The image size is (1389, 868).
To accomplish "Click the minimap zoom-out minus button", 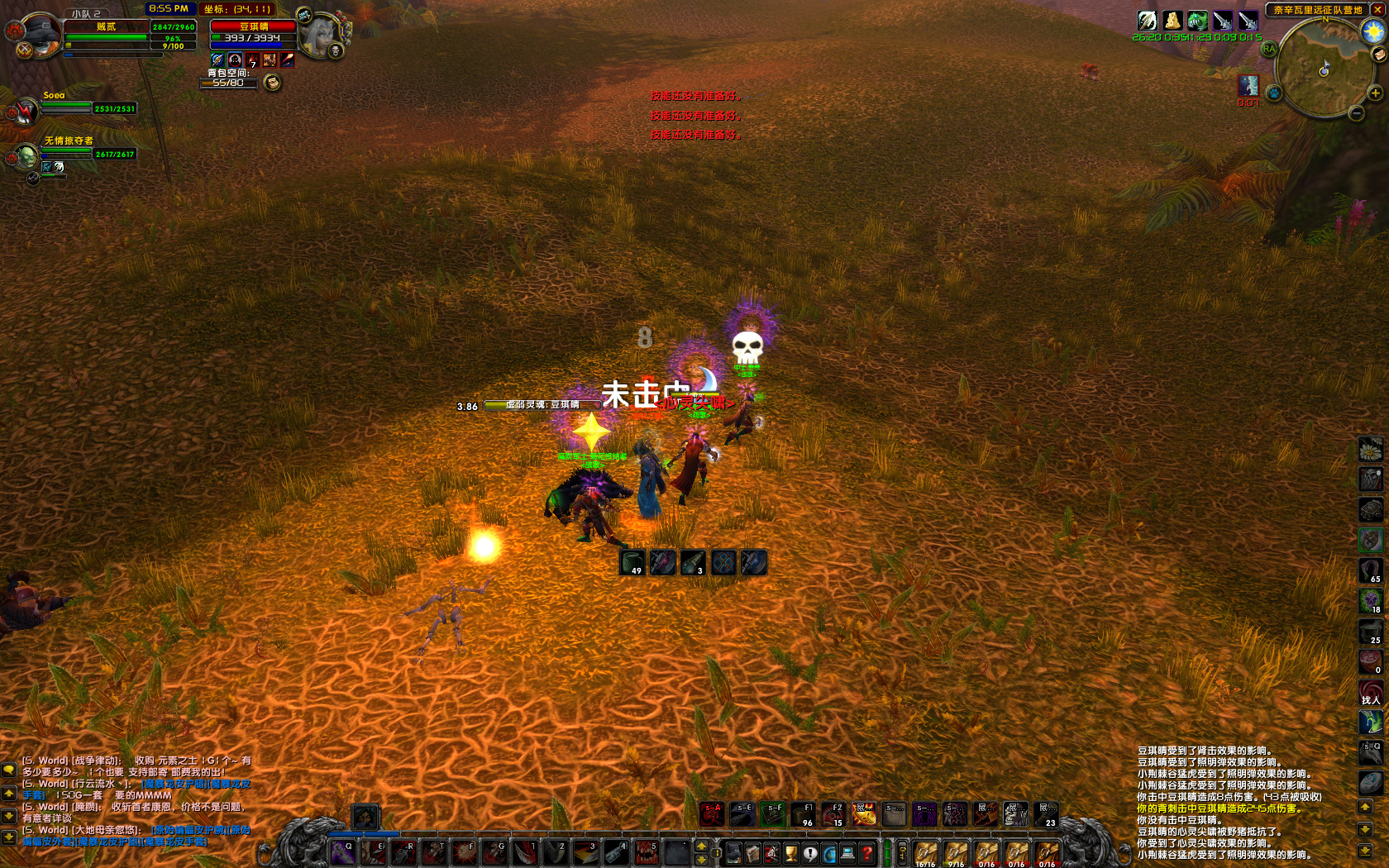I will [x=1357, y=112].
